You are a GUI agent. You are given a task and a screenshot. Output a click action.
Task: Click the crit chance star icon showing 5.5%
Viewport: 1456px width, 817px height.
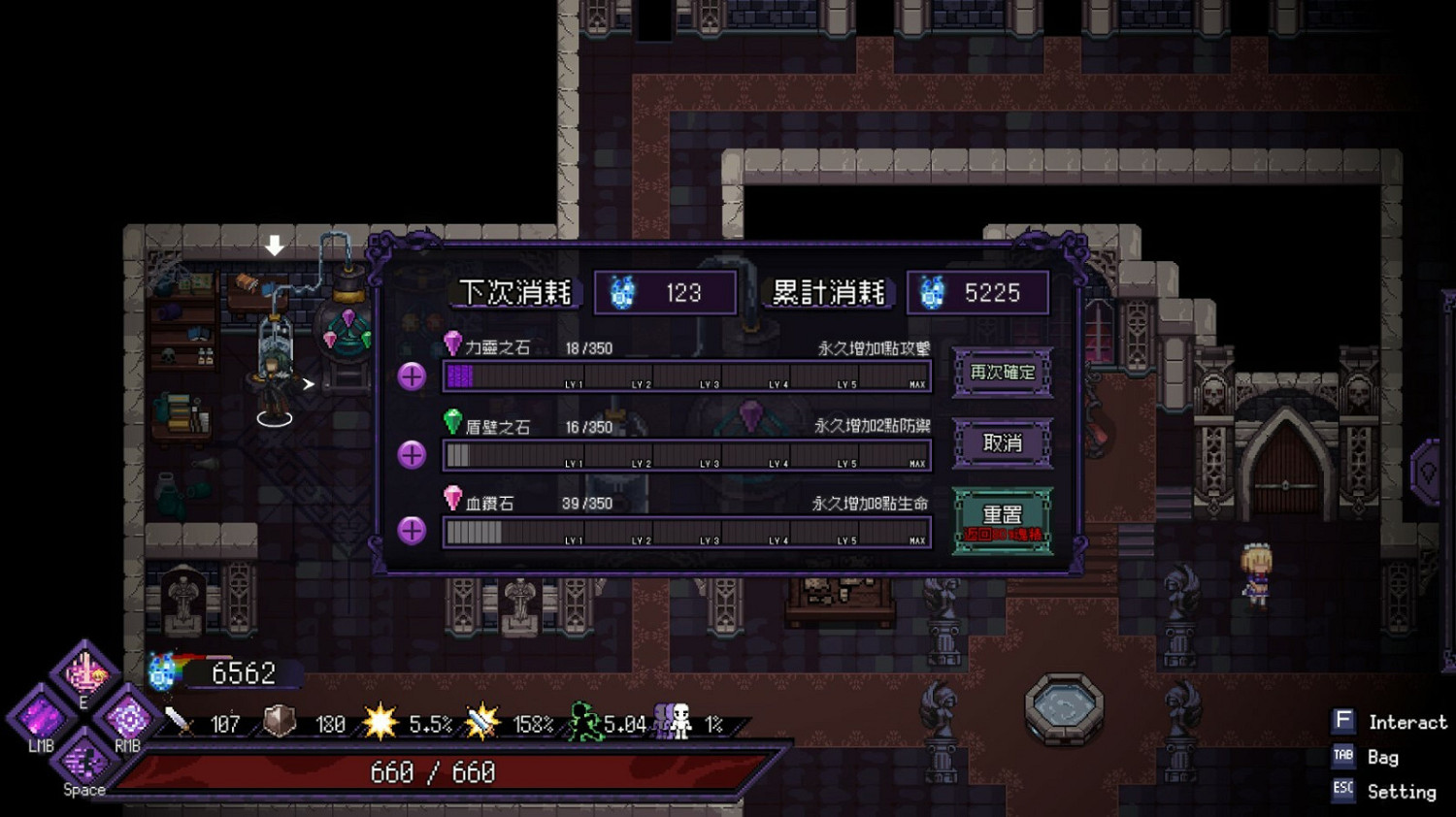tap(381, 722)
